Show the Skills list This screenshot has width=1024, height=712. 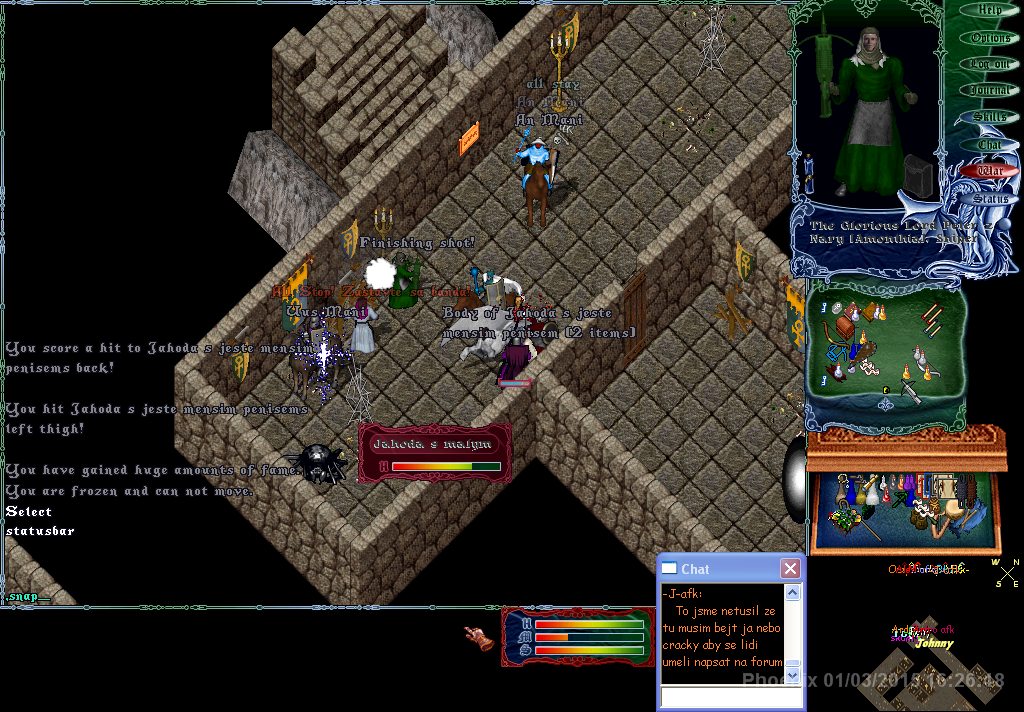(x=989, y=118)
